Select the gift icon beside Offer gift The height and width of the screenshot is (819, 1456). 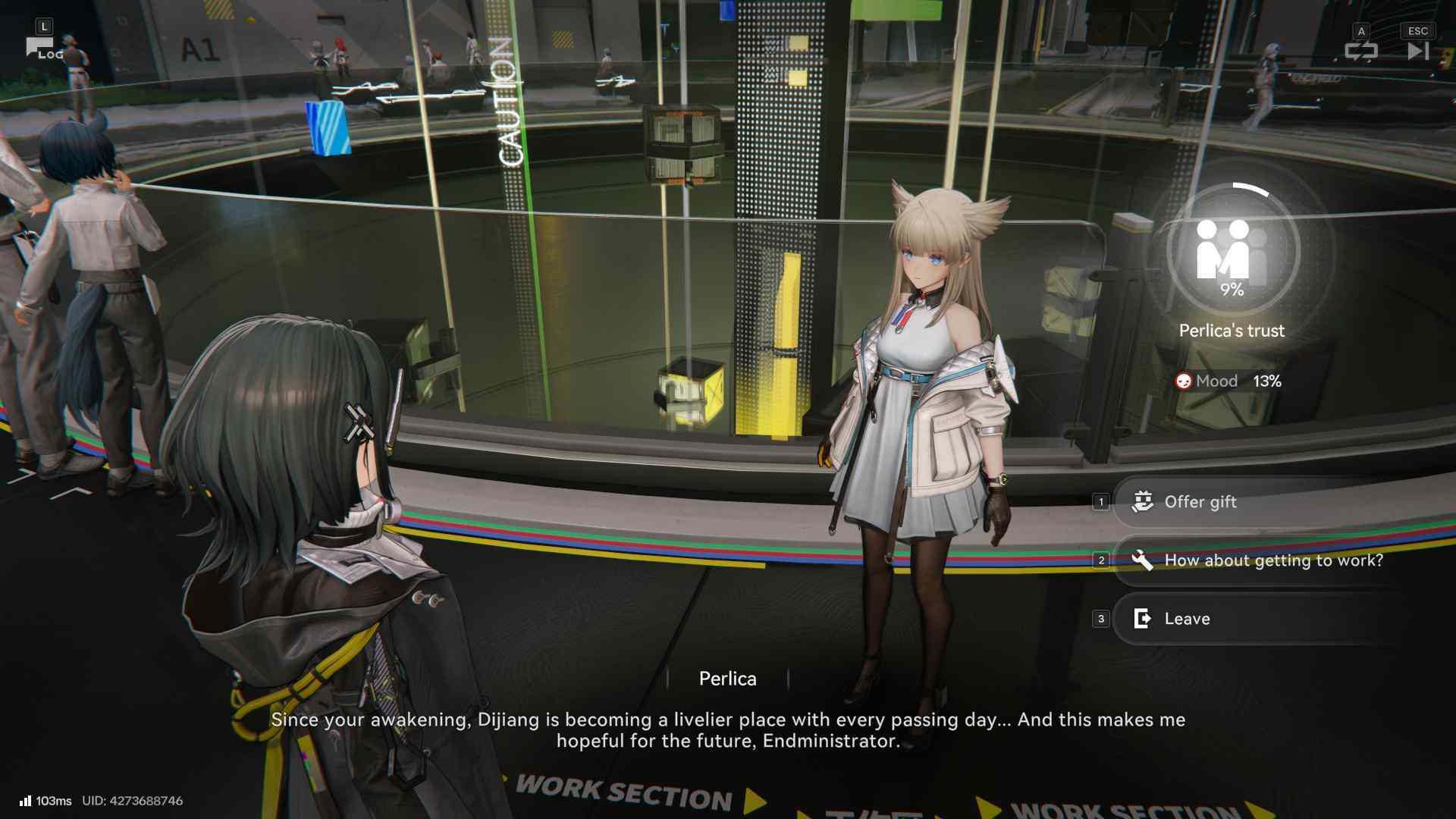coord(1143,501)
